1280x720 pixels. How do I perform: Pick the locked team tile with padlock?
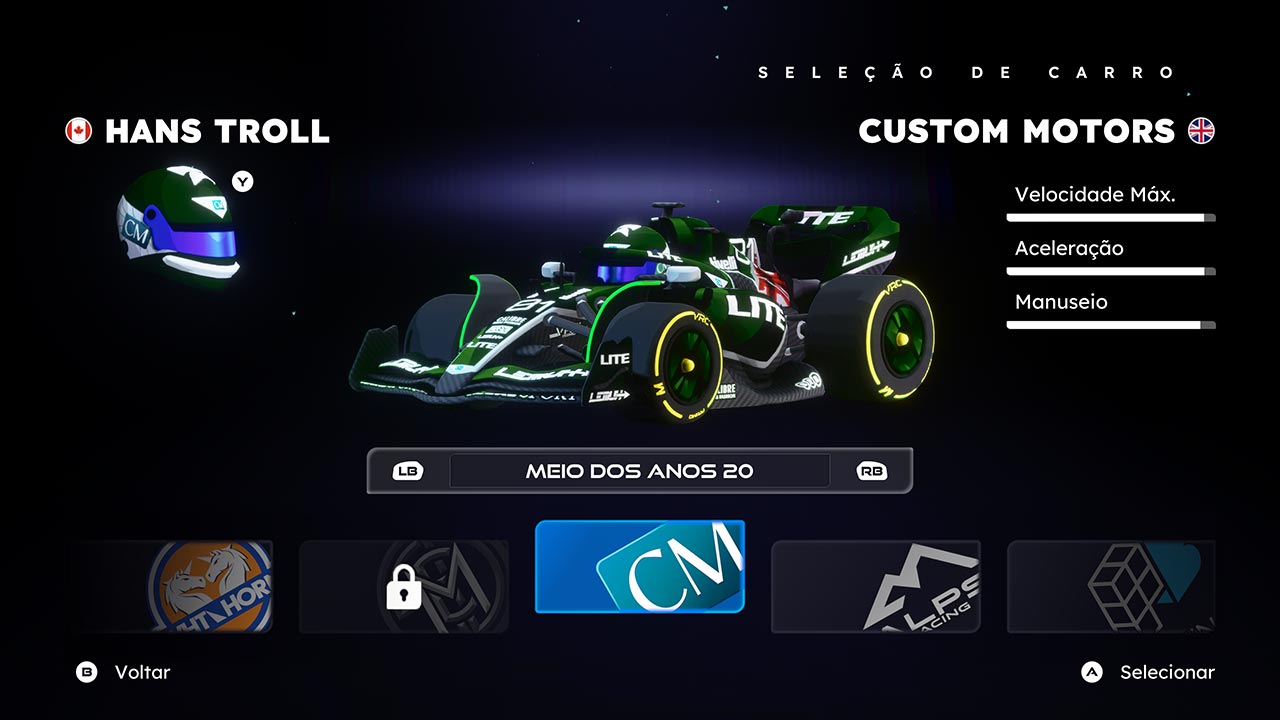click(404, 586)
